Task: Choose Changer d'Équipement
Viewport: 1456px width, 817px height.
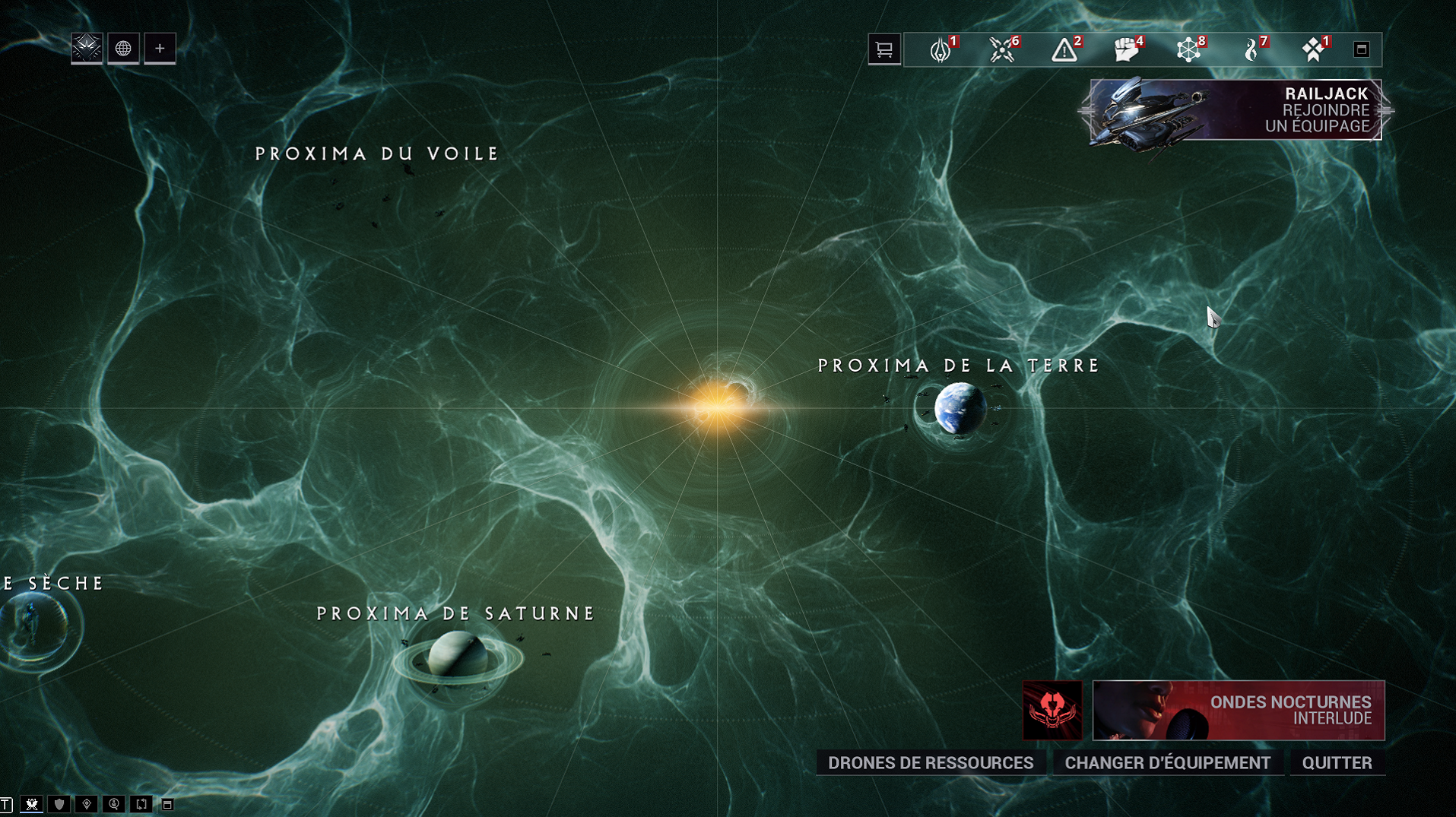Action: (1167, 762)
